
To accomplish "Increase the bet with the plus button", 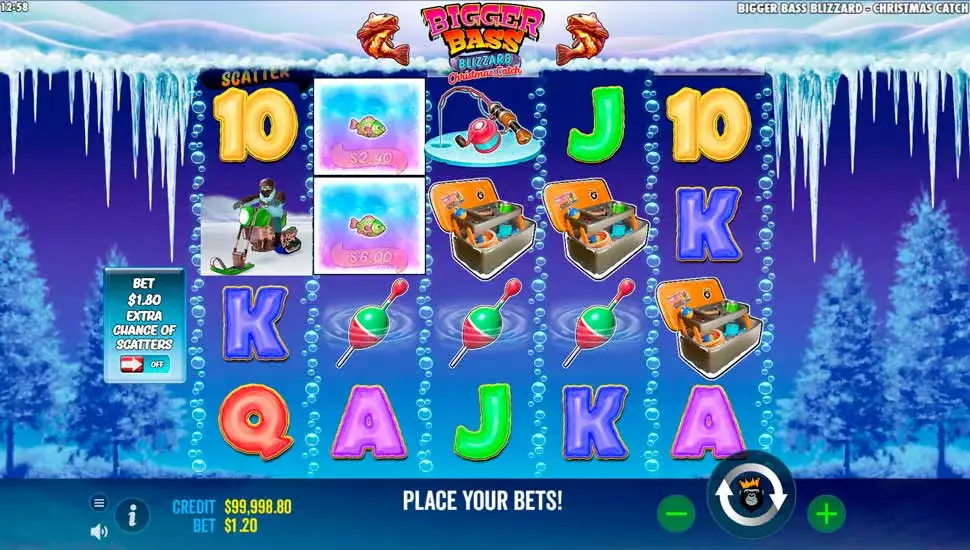I will pyautogui.click(x=826, y=514).
